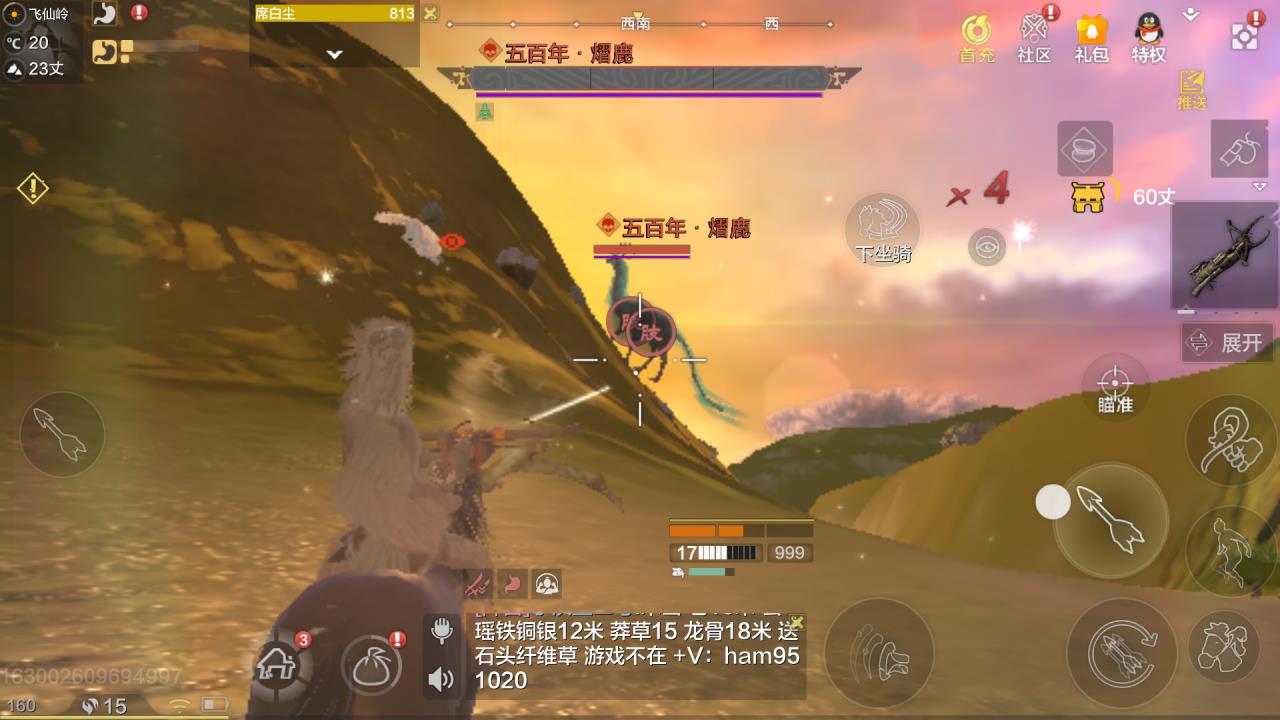The width and height of the screenshot is (1280, 720).
Task: Select the crossbow weapon slot
Action: (x=1225, y=256)
